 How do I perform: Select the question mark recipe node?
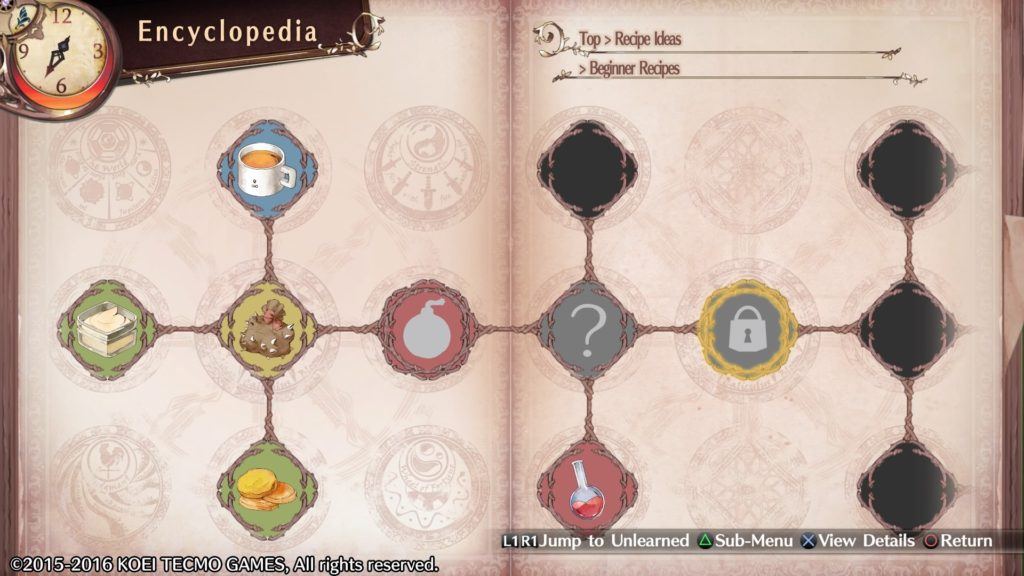[x=588, y=329]
